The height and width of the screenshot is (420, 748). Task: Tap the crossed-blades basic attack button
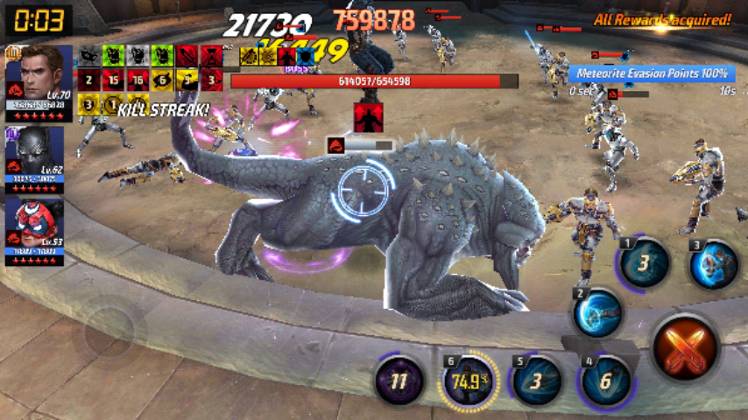(685, 346)
